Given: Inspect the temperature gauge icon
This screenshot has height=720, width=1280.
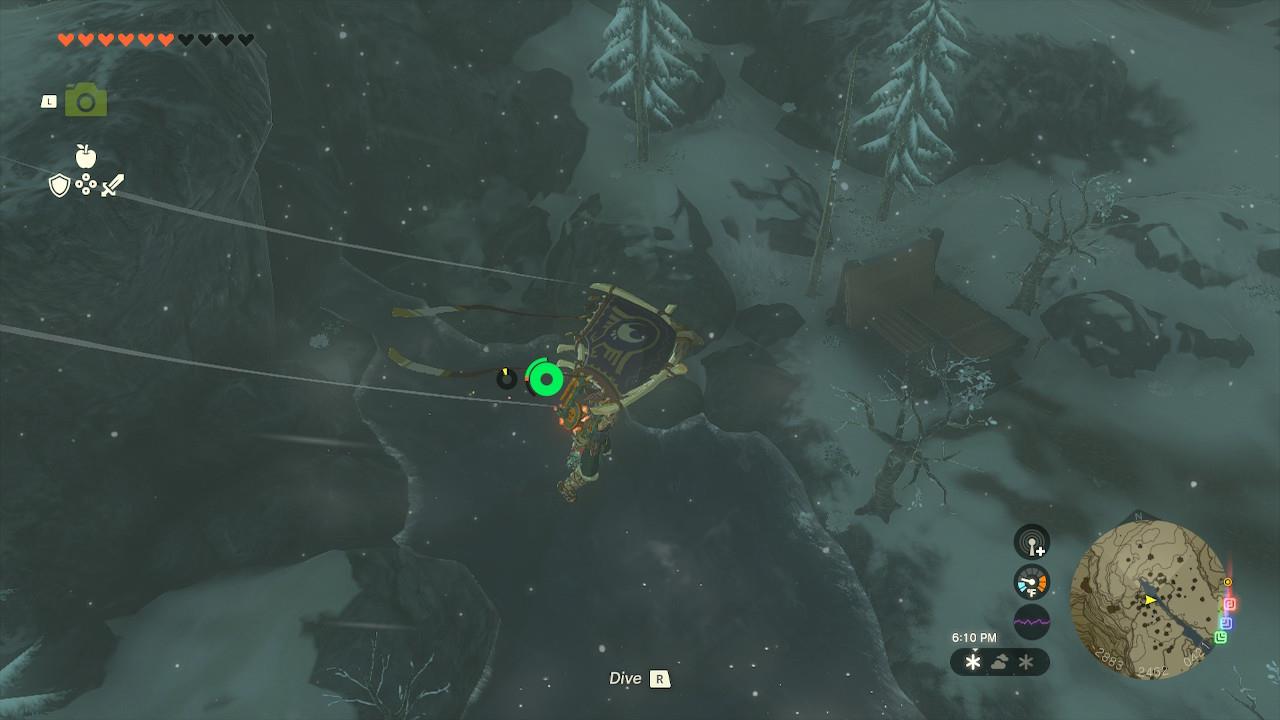Looking at the screenshot, I should click(1032, 582).
